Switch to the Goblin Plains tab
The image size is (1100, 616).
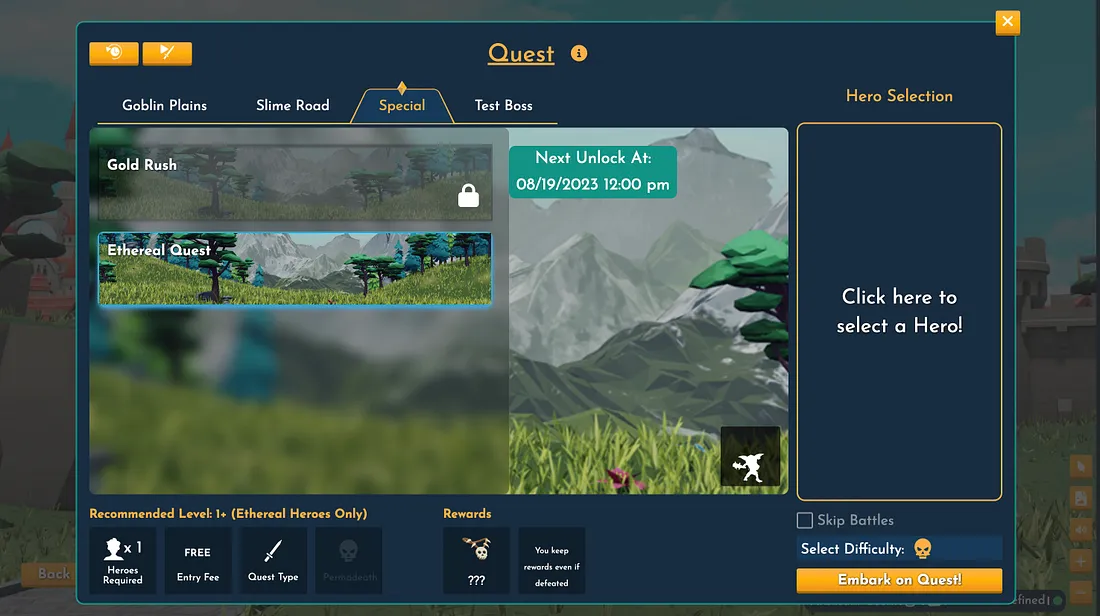pos(164,105)
